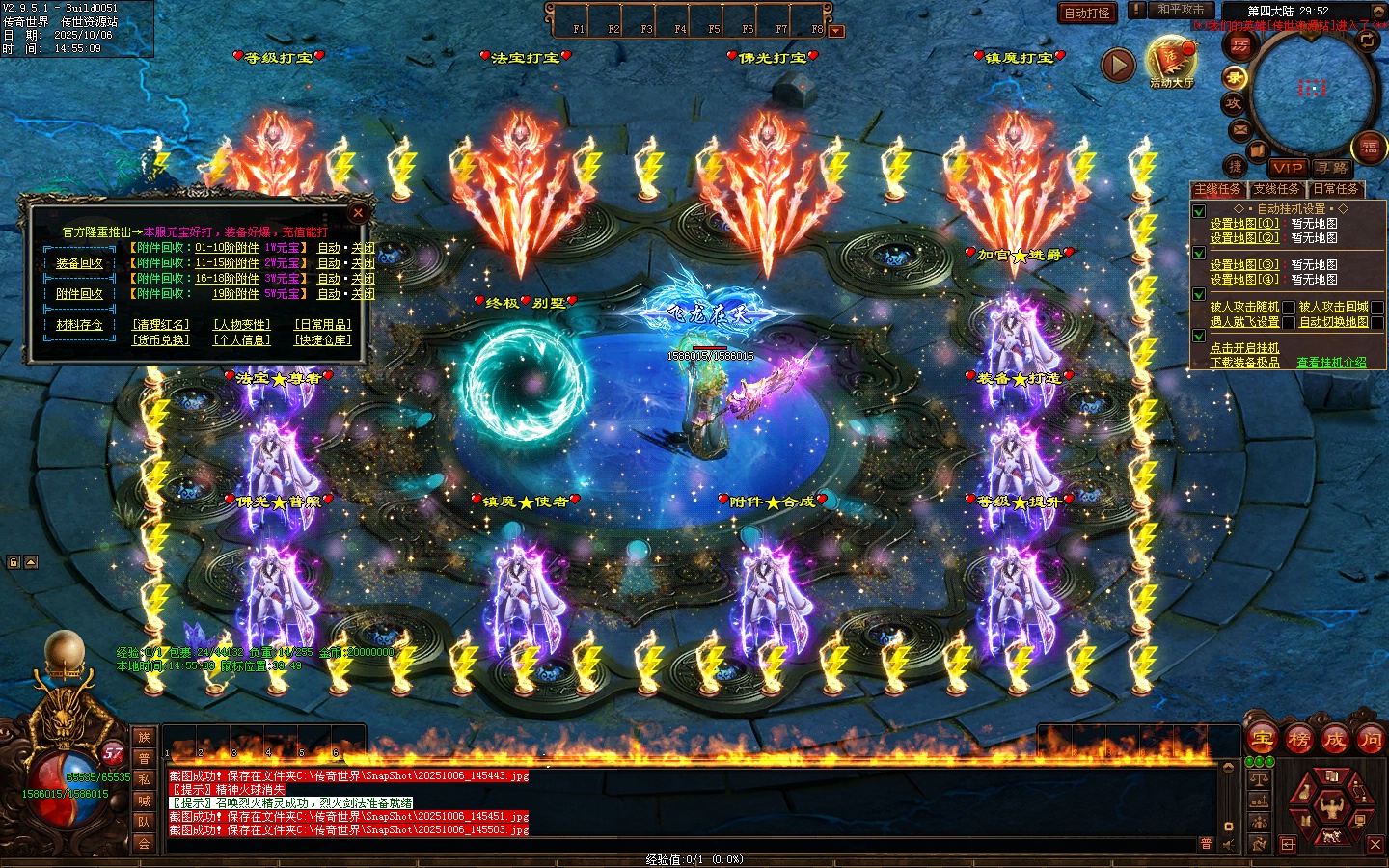The height and width of the screenshot is (868, 1389).
Task: Open the 快捷仓库 quick warehouse link
Action: pyautogui.click(x=323, y=340)
